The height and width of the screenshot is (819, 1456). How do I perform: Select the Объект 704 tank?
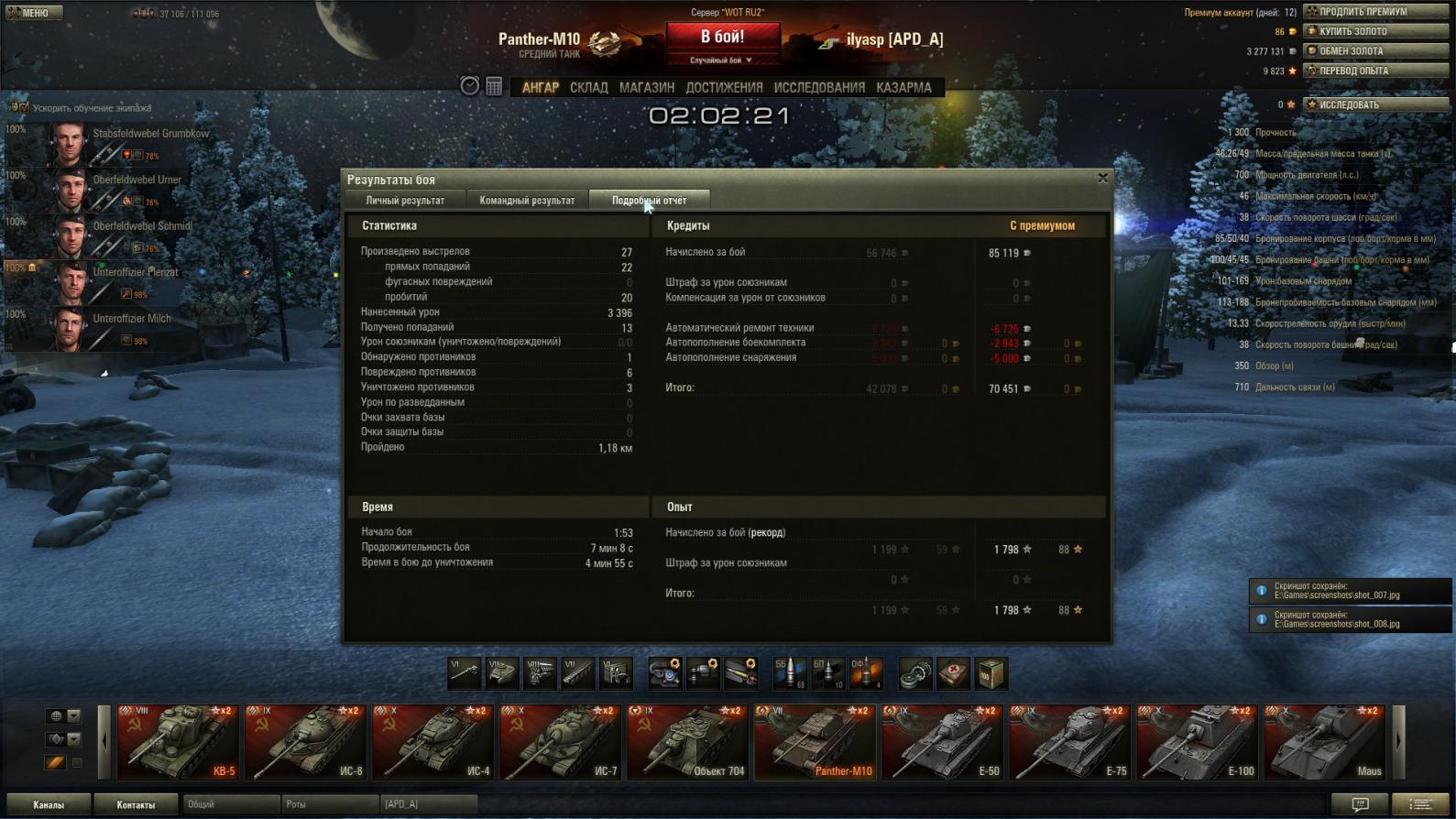(x=687, y=742)
